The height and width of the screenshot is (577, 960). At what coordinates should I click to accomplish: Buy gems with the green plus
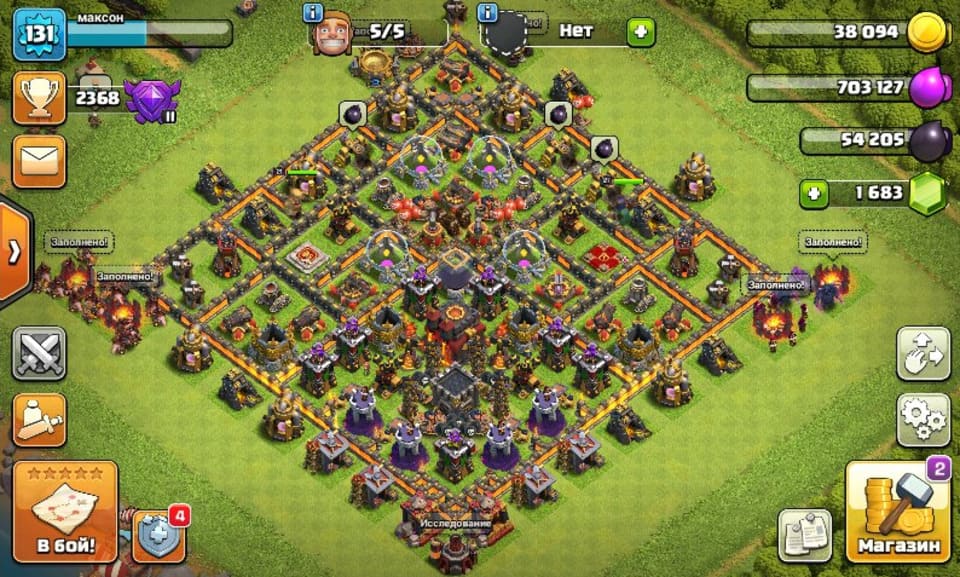pyautogui.click(x=816, y=192)
